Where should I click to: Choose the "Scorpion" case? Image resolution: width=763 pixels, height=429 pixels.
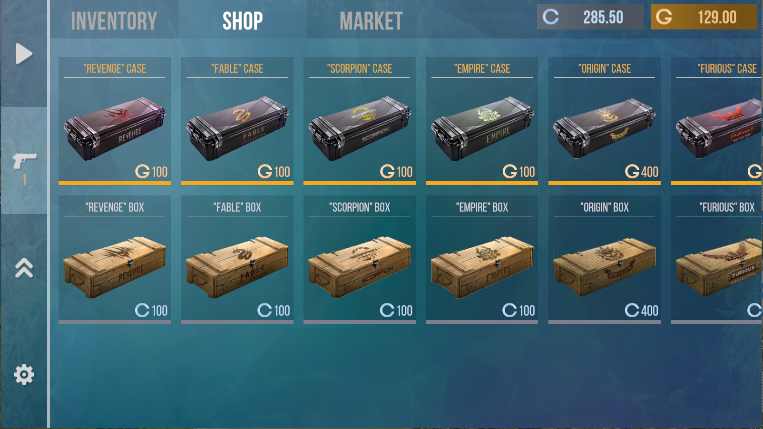click(360, 122)
